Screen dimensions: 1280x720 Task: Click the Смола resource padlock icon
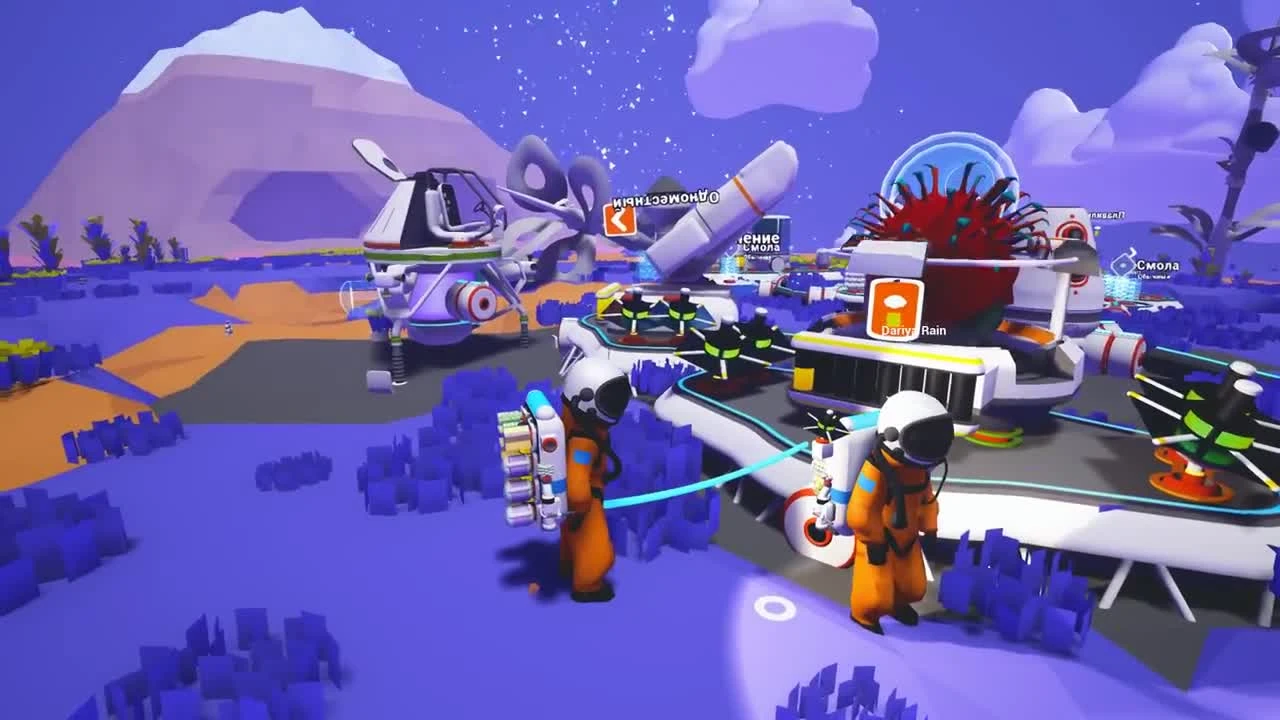pyautogui.click(x=1124, y=263)
